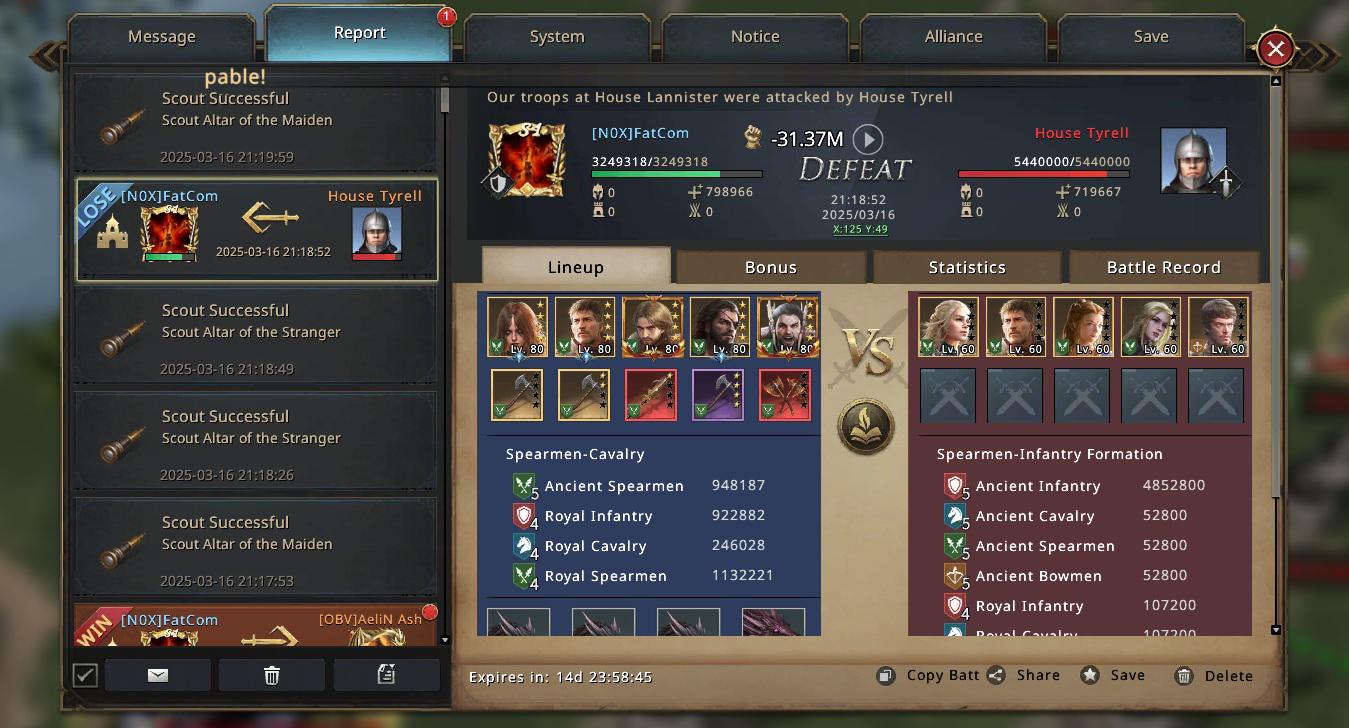Open the Battle Record tab
Screen dimensions: 1349x728
(1163, 267)
